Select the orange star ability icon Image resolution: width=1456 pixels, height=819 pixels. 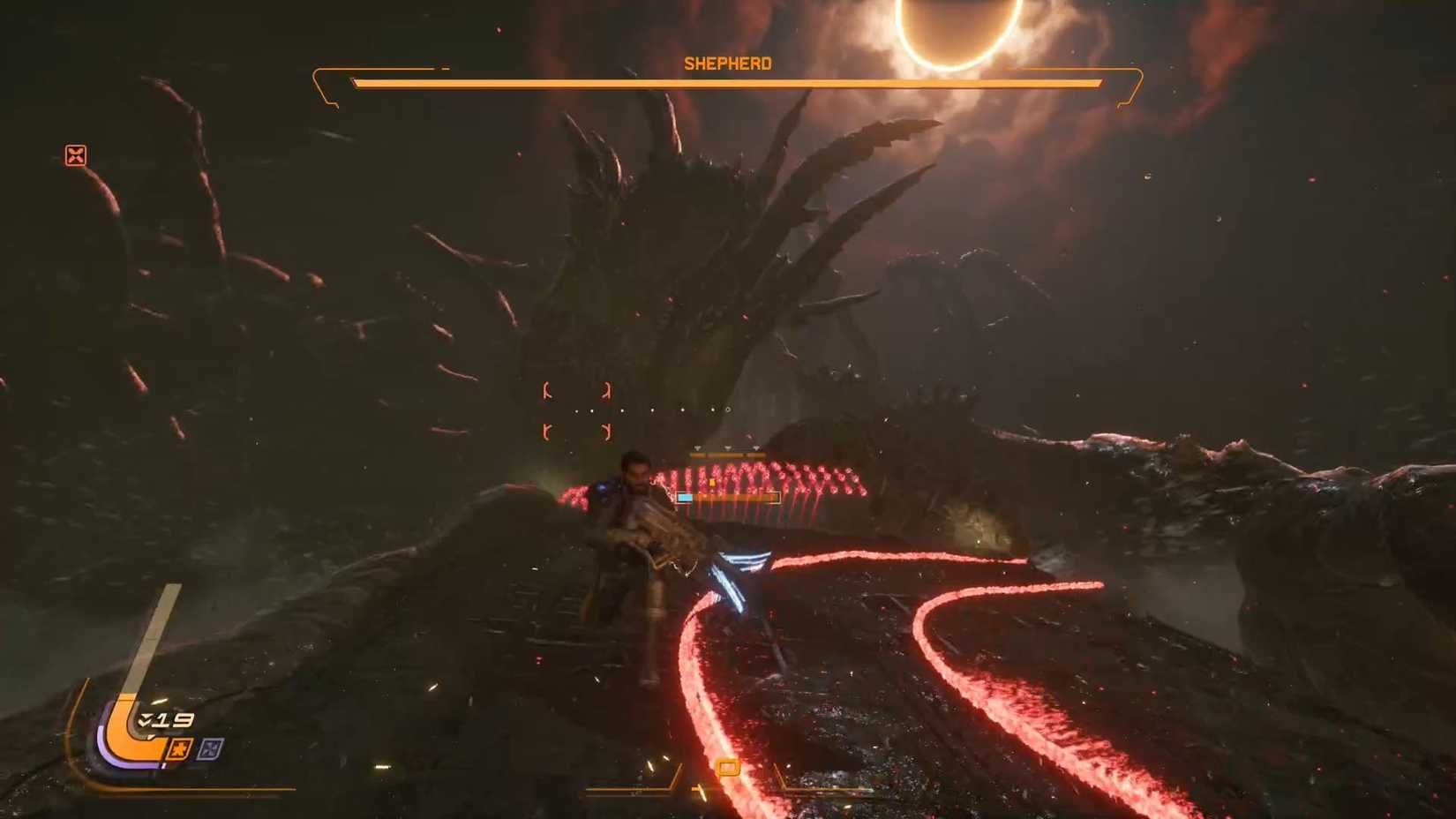tap(181, 748)
